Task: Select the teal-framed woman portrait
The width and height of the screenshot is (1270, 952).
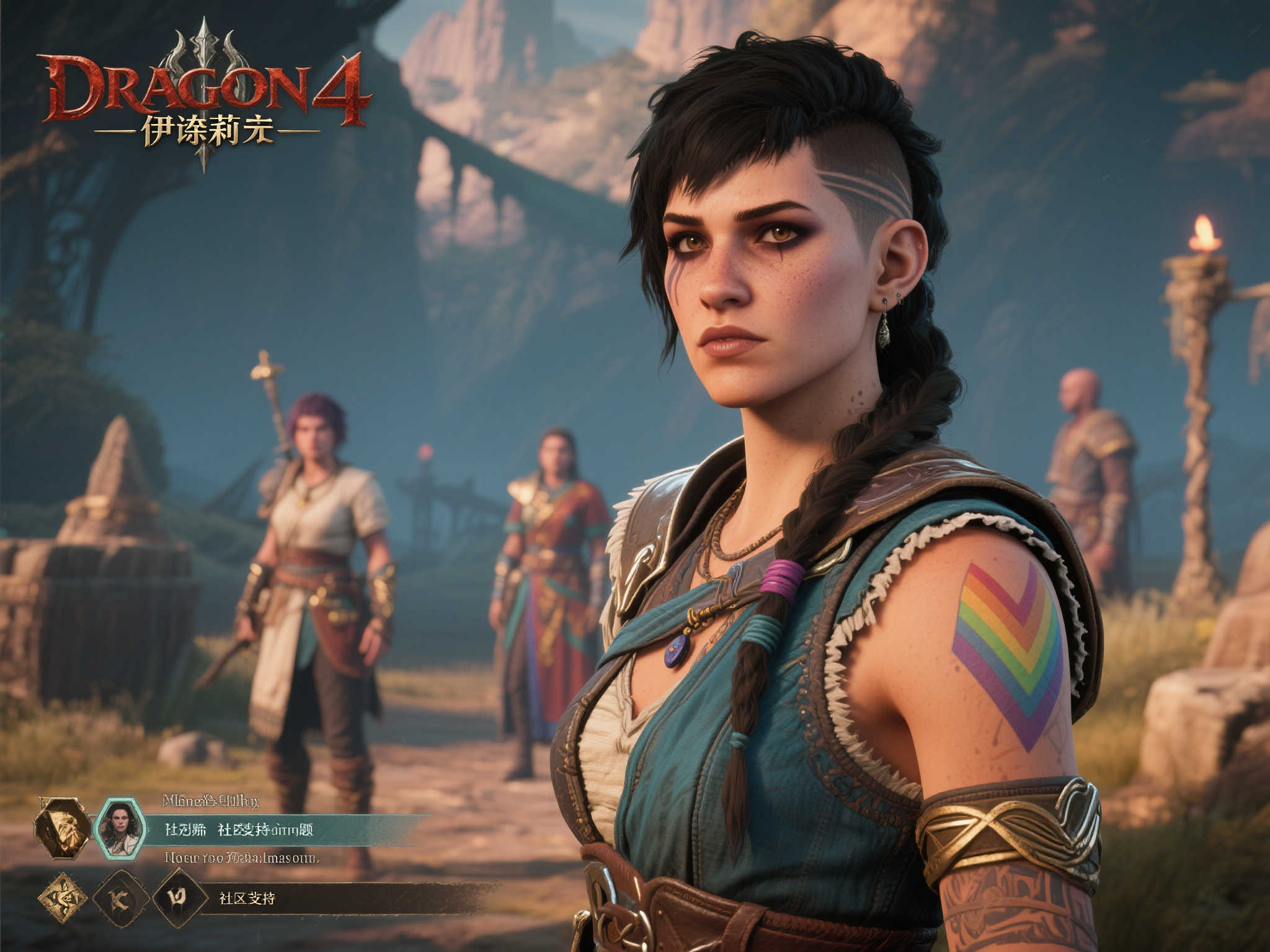Action: coord(120,828)
